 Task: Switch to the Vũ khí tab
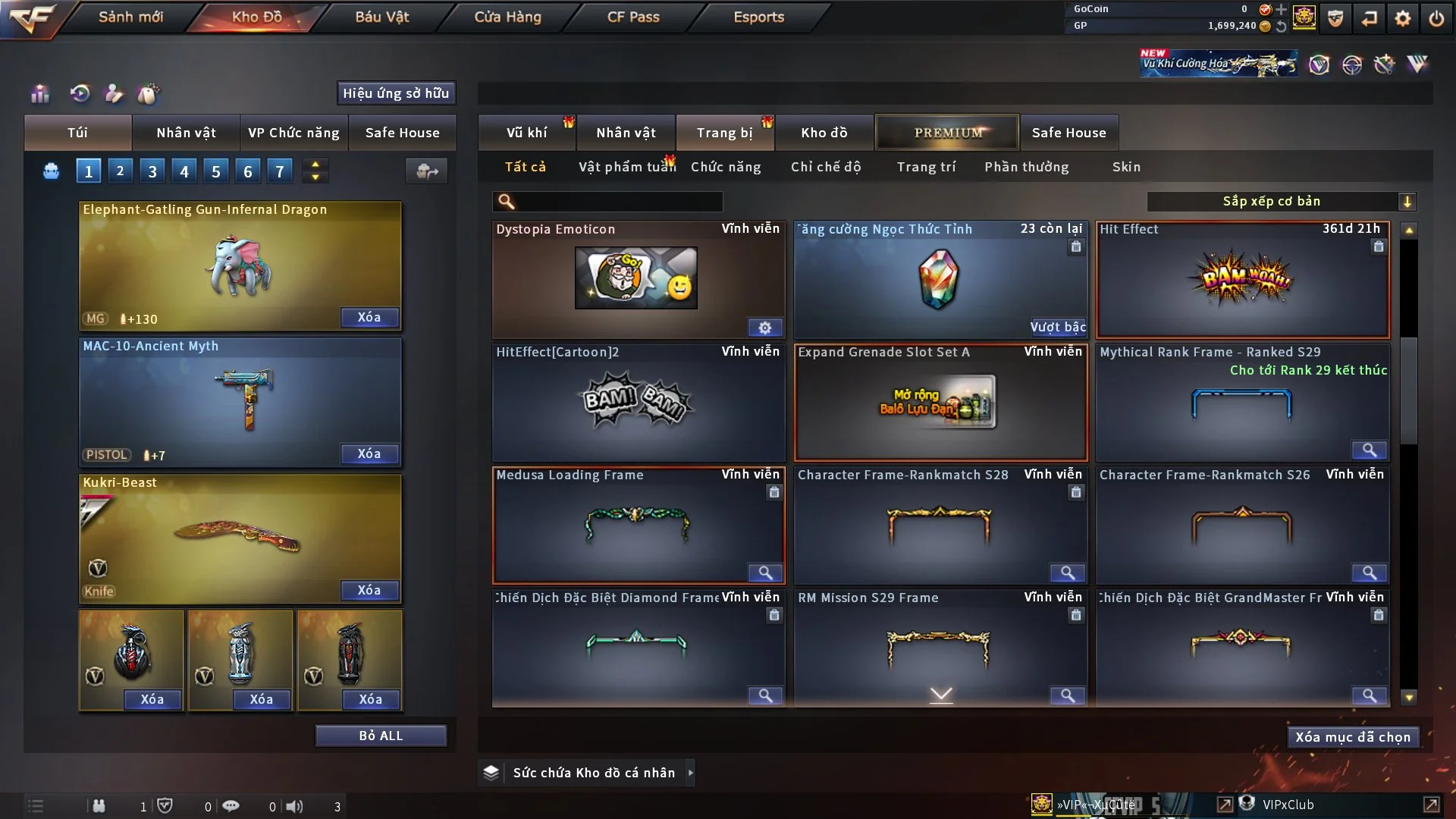pyautogui.click(x=526, y=133)
